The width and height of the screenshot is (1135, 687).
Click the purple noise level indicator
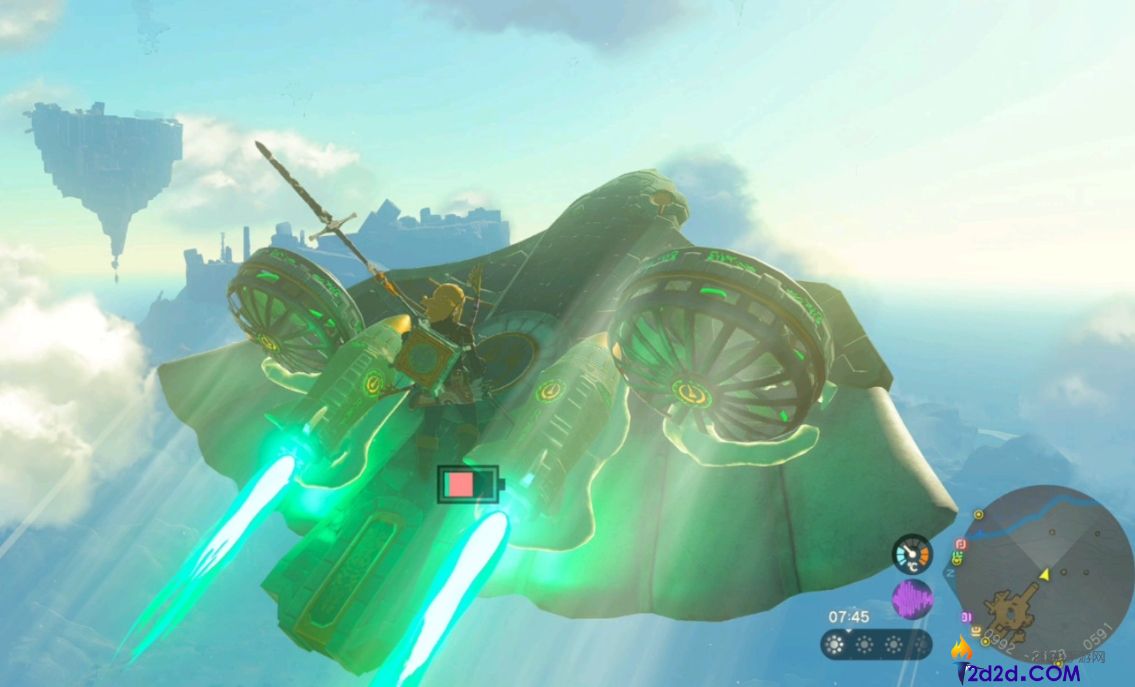tap(911, 599)
